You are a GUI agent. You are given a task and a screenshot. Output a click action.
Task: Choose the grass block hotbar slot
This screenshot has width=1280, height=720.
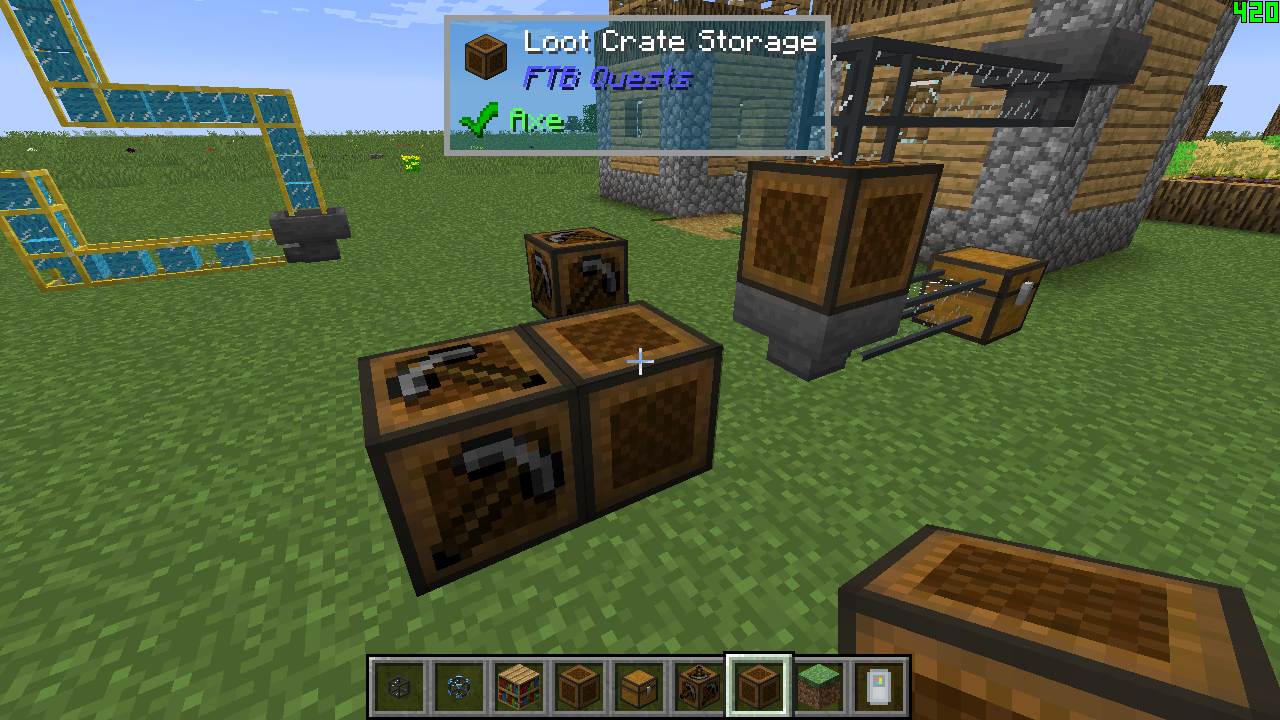(x=819, y=687)
